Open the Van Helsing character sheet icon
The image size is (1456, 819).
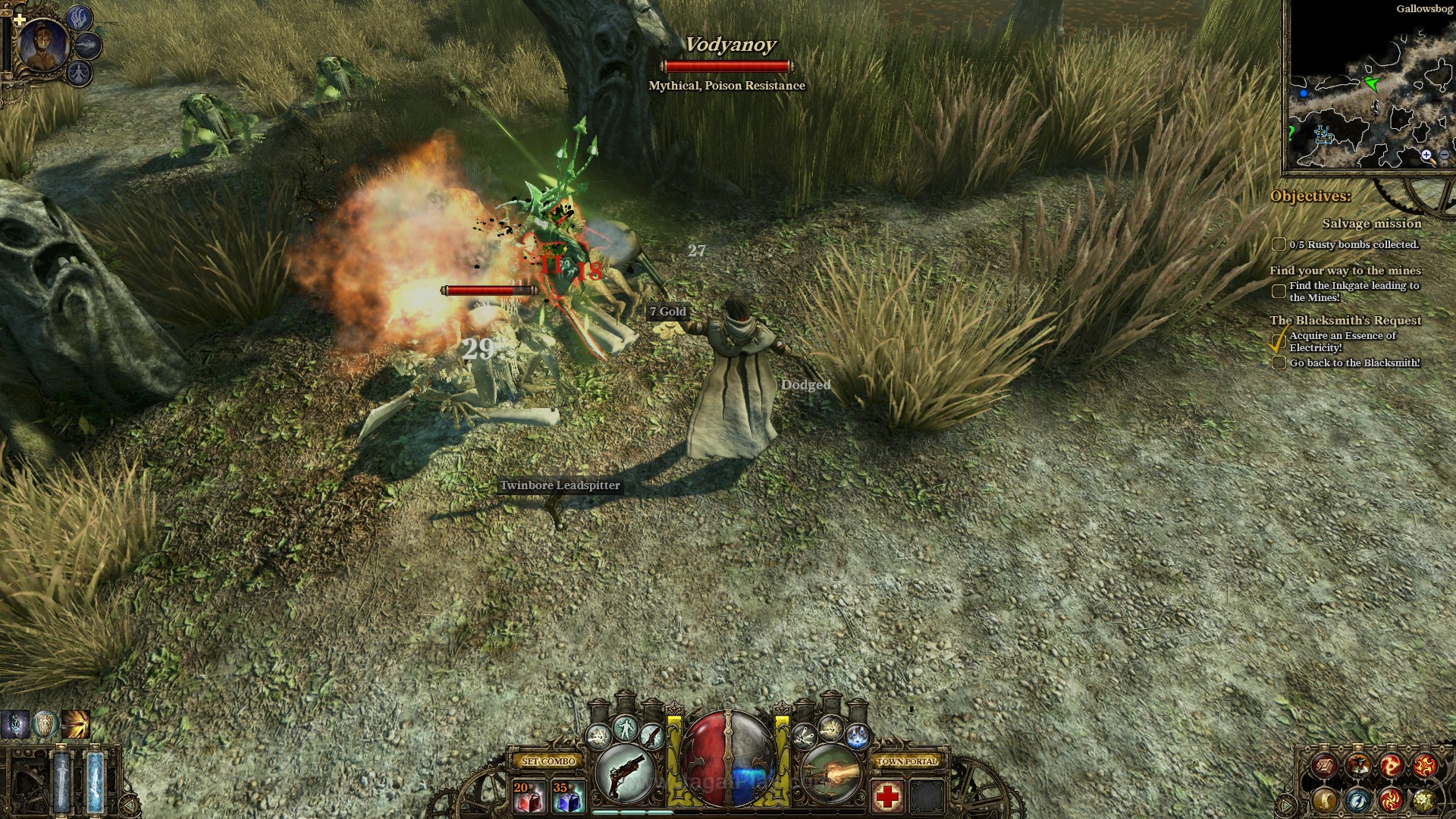coord(1360,766)
